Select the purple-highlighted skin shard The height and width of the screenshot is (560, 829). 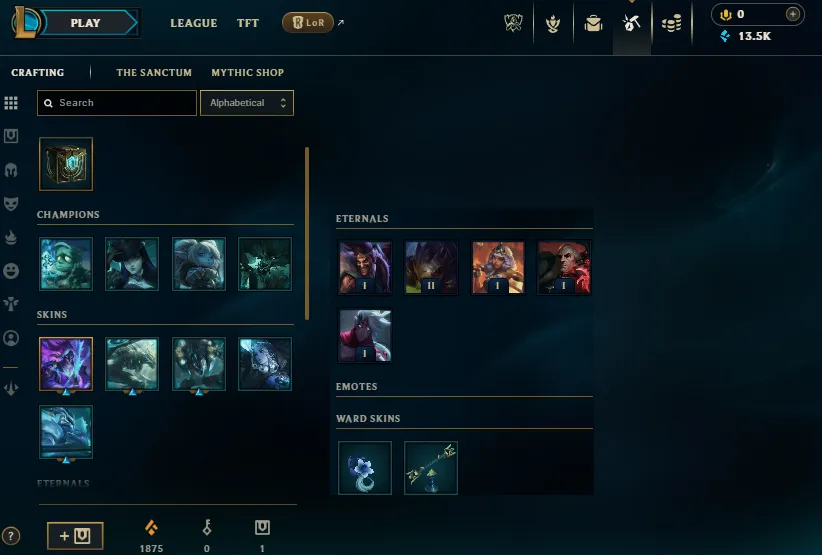pos(66,364)
